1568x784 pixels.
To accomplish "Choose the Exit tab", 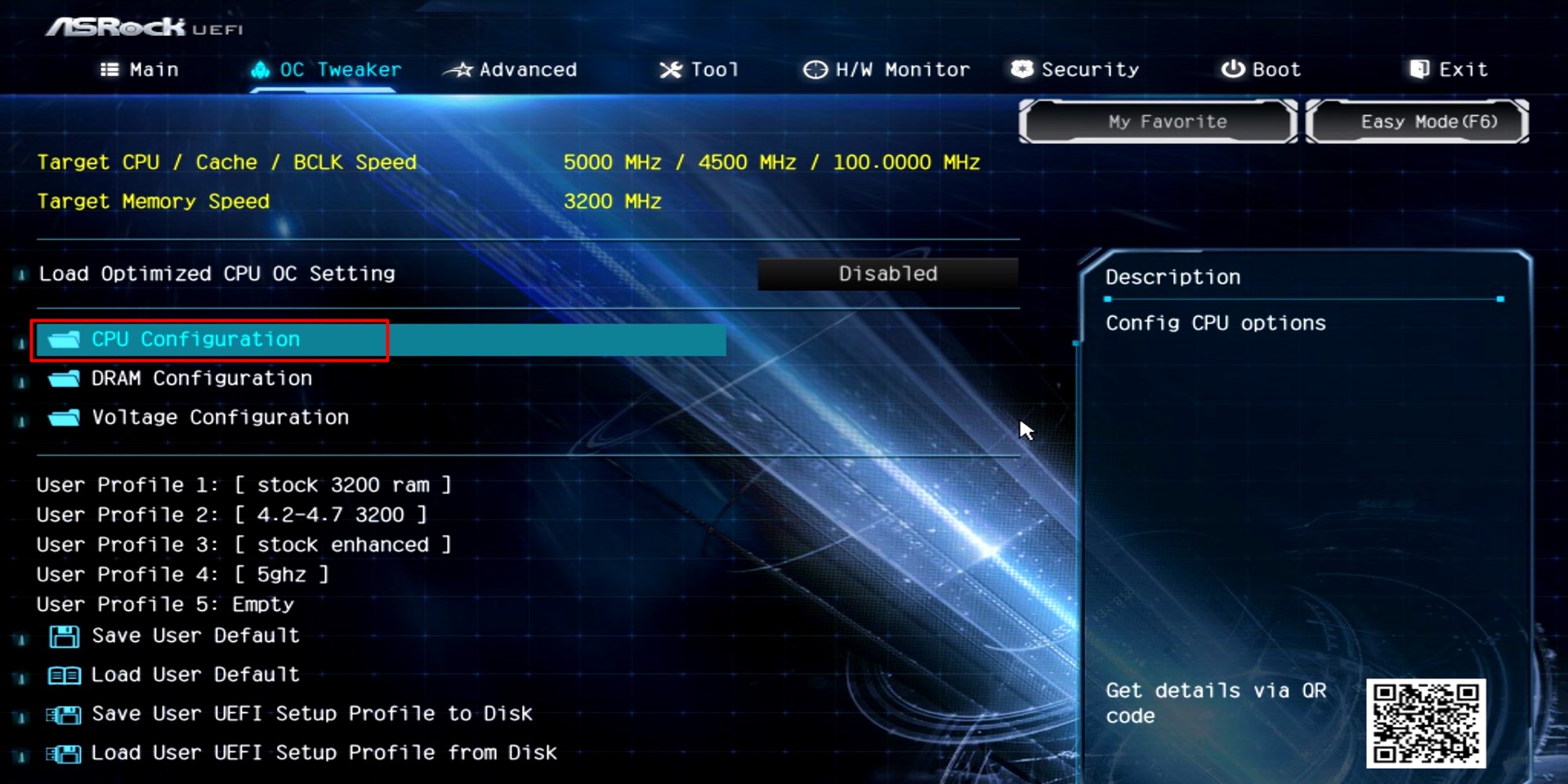I will click(1449, 70).
